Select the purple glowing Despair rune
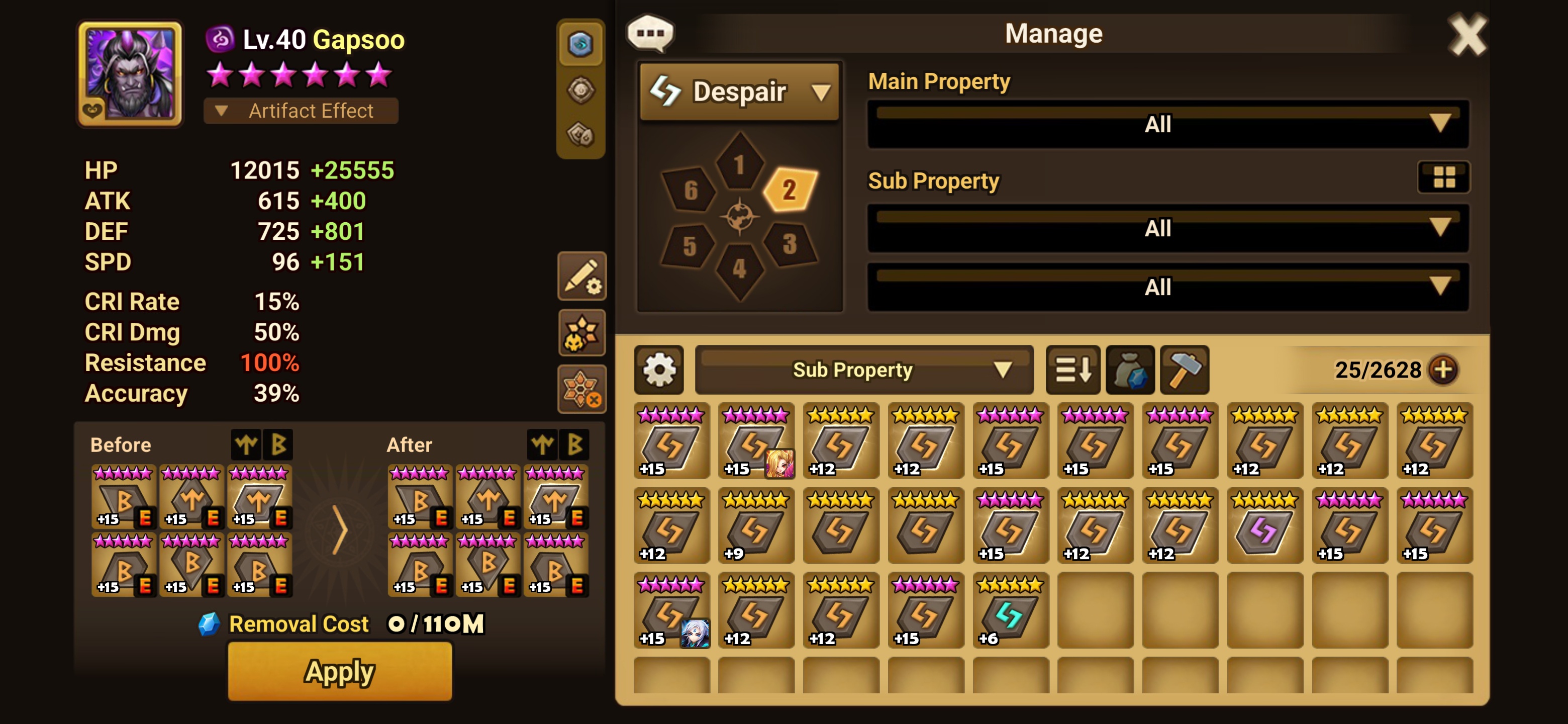 pyautogui.click(x=1264, y=526)
